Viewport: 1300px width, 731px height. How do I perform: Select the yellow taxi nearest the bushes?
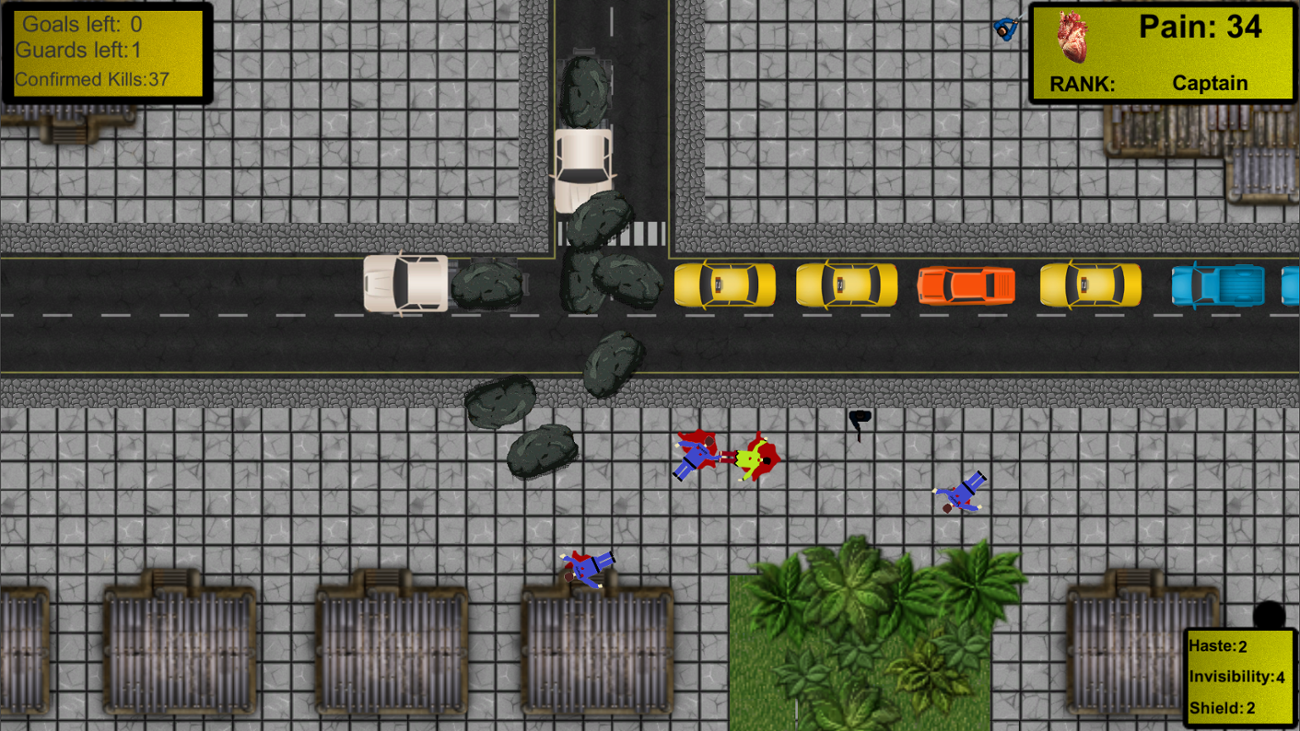[x=727, y=285]
